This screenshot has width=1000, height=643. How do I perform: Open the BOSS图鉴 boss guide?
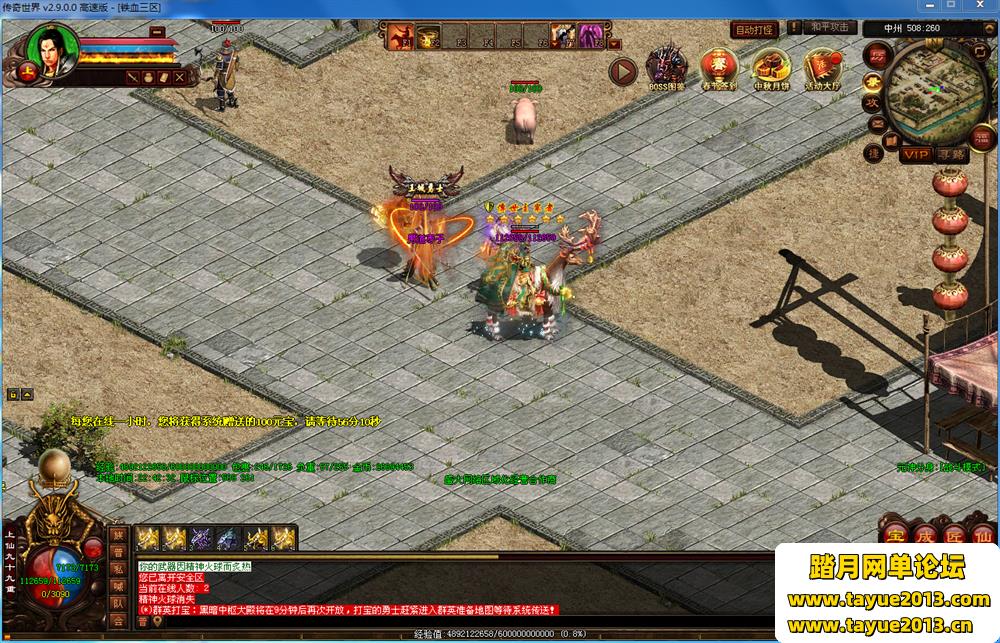point(666,66)
